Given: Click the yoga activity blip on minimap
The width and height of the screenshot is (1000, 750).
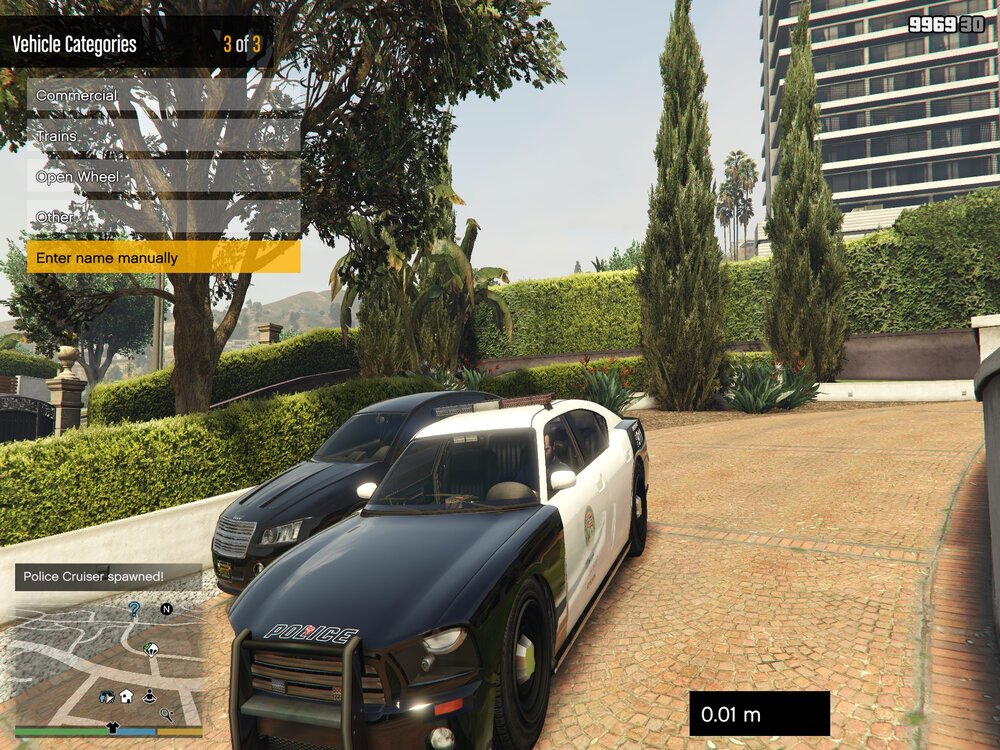Looking at the screenshot, I should pyautogui.click(x=149, y=695).
